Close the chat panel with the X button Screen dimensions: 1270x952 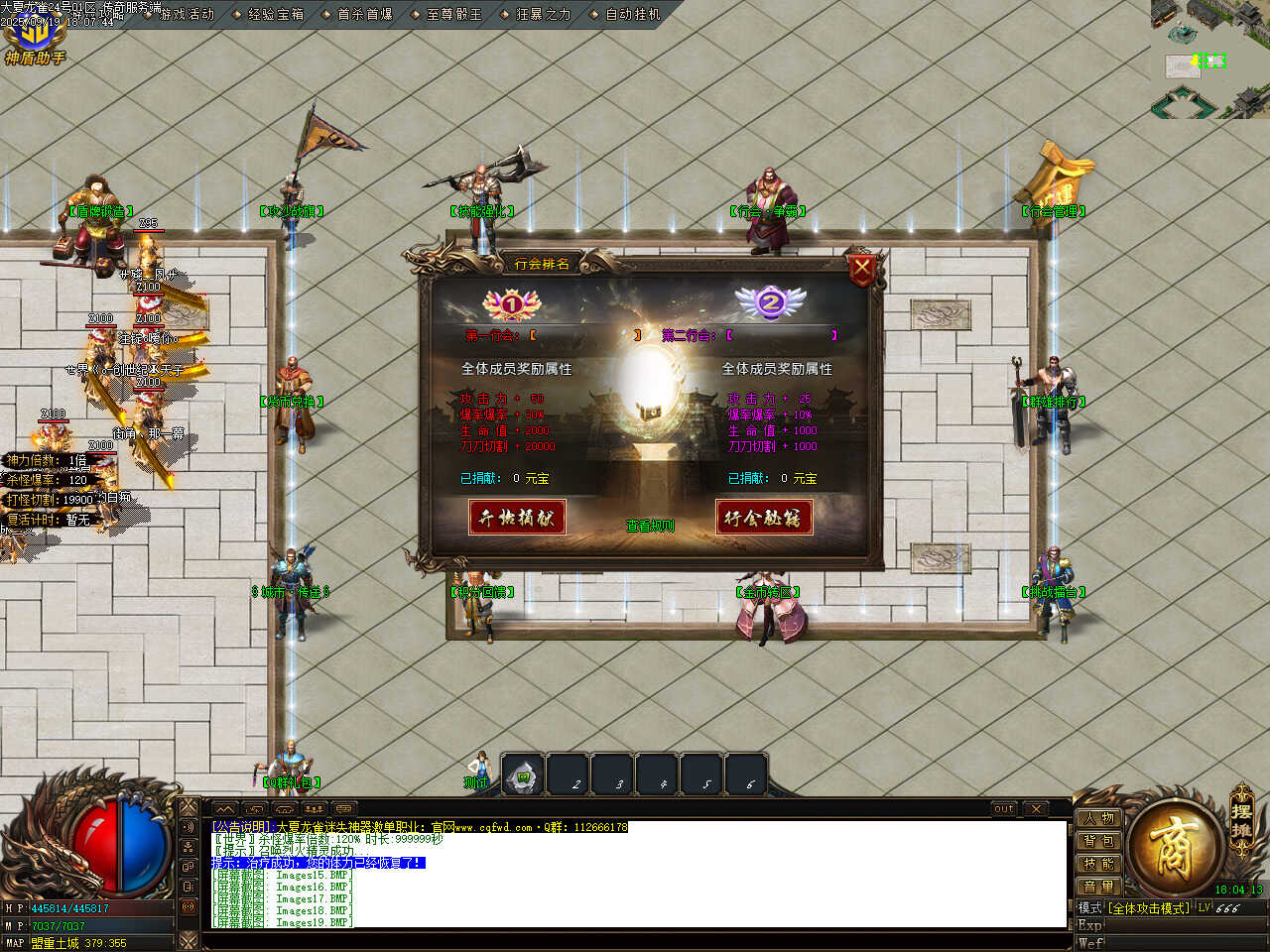pos(1035,809)
